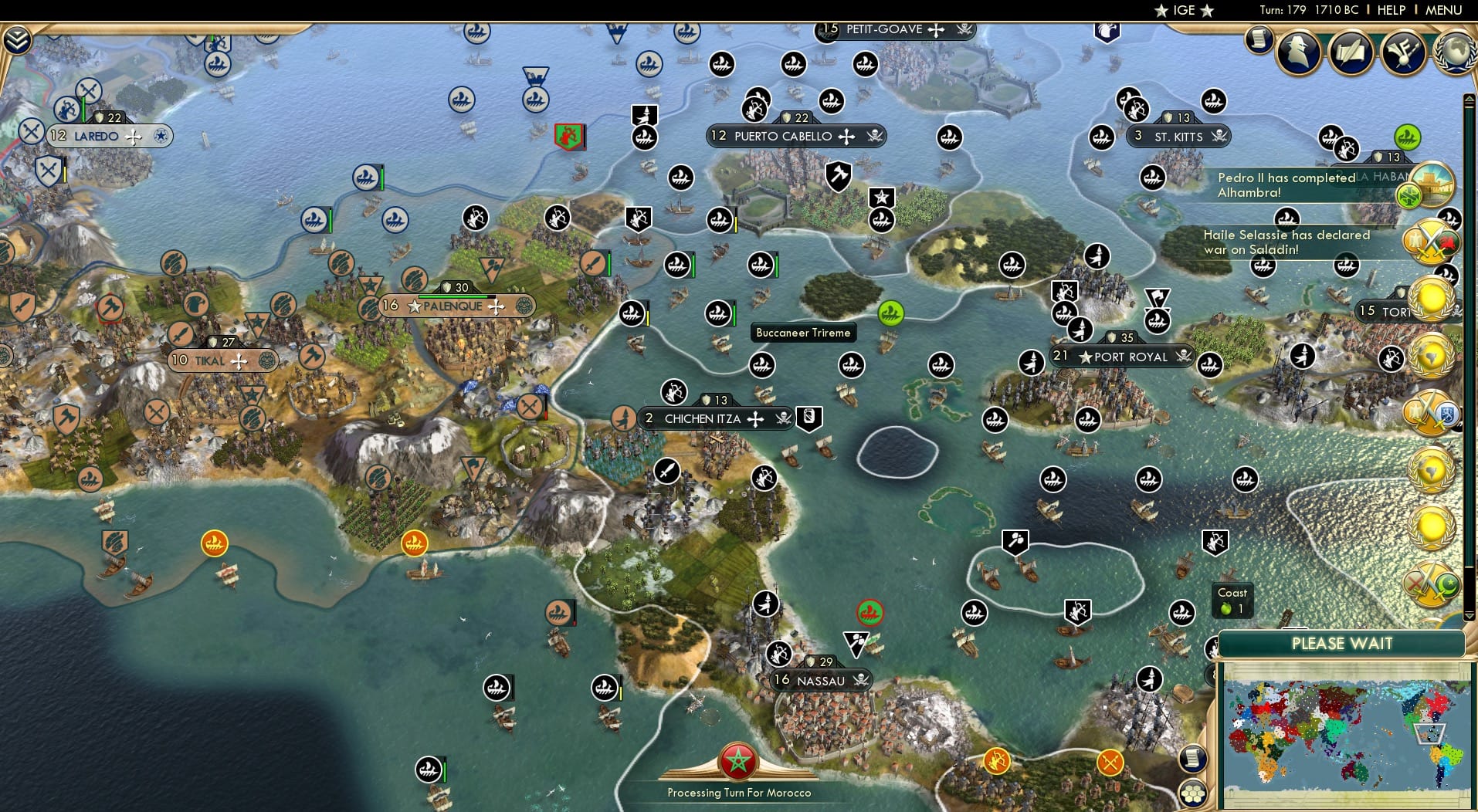The height and width of the screenshot is (812, 1478).
Task: Toggle the hex grid overlay near the minimap
Action: (x=1195, y=791)
